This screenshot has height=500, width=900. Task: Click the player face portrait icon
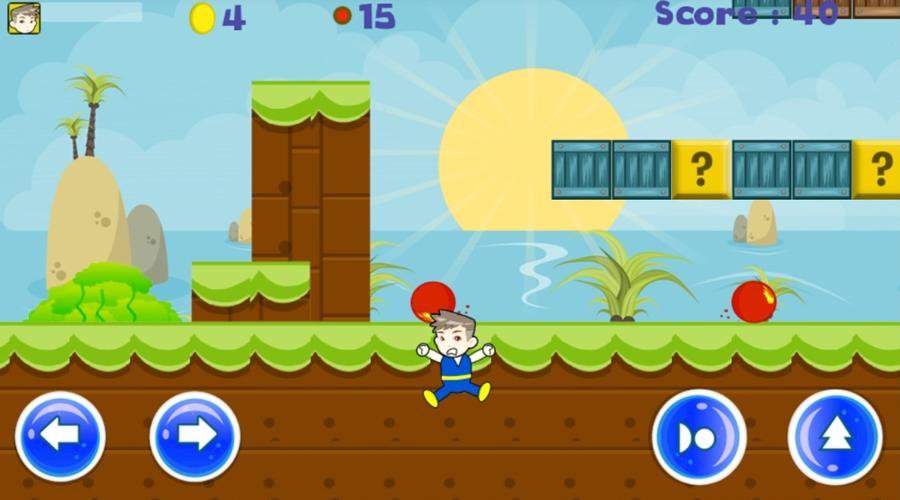24,18
